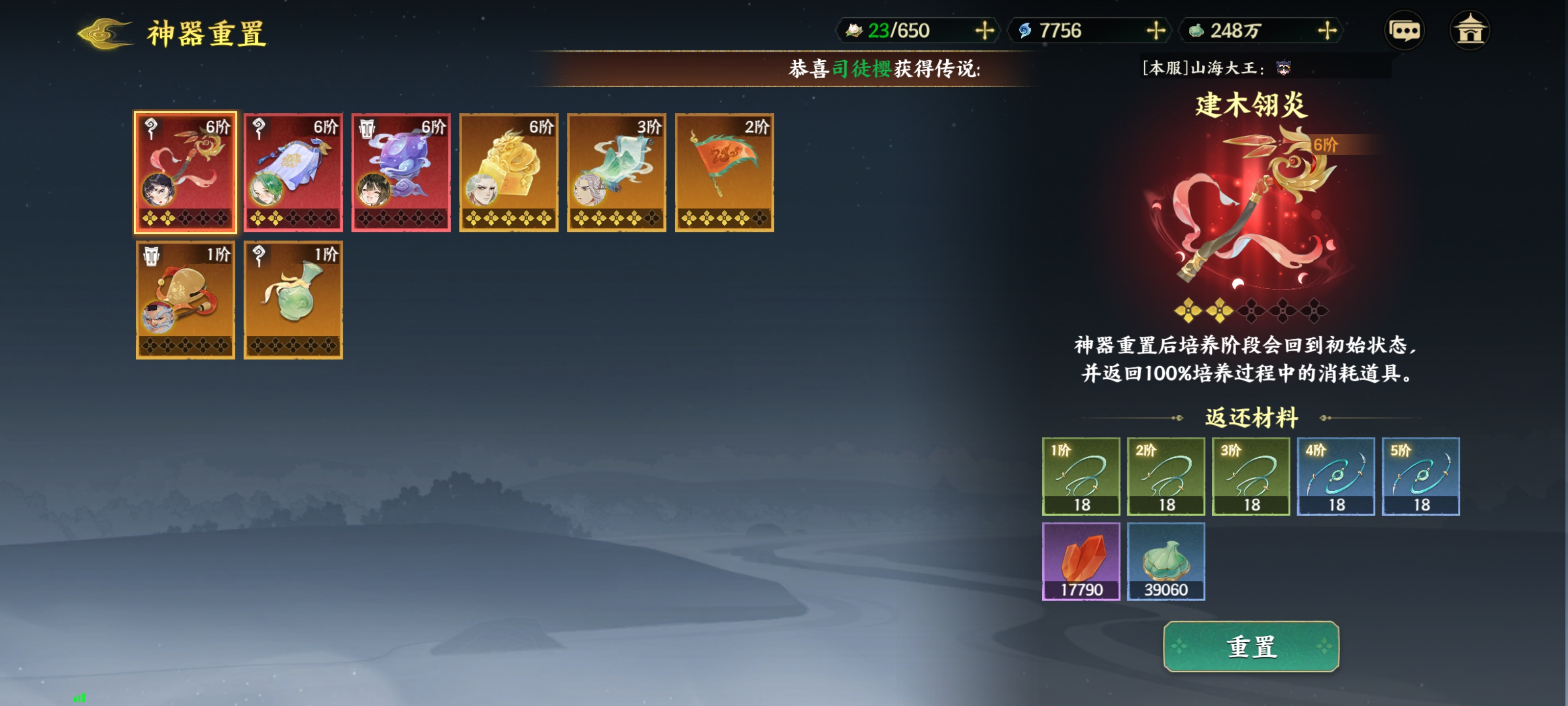The image size is (1568, 706).
Task: View the orange crystal refund item
Action: [1080, 561]
